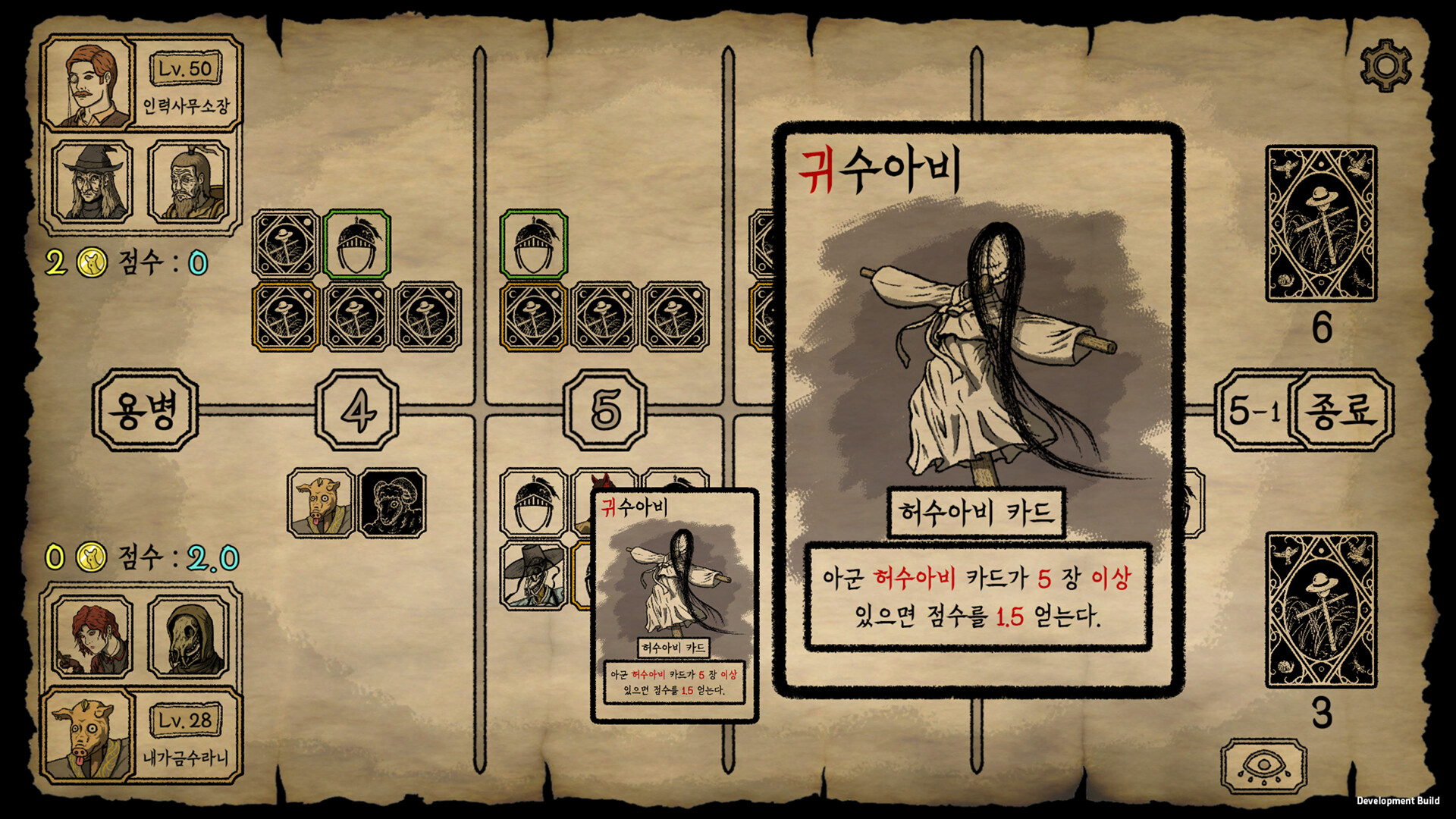Select the small 귀수아비 card
Image resolution: width=1456 pixels, height=819 pixels.
tap(674, 605)
